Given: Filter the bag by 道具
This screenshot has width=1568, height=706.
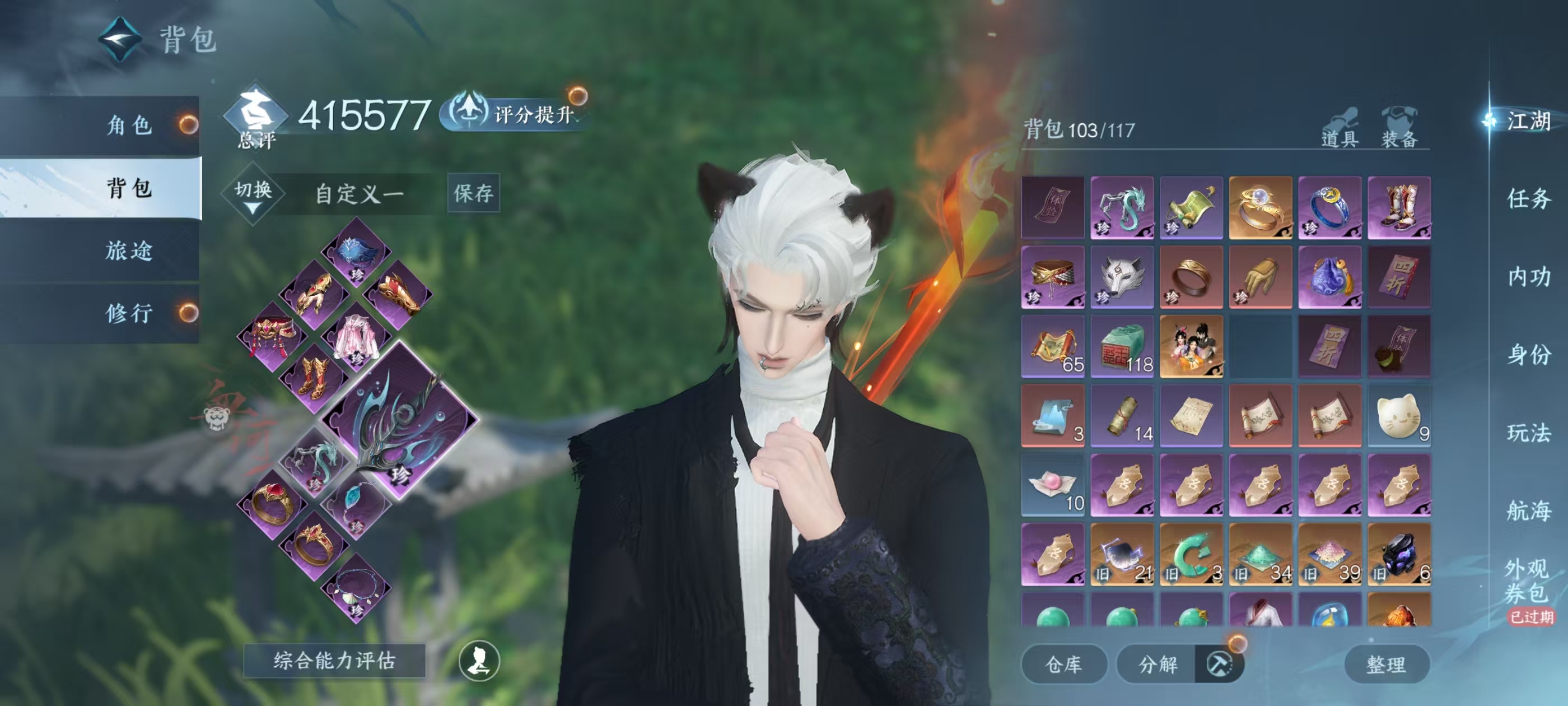Looking at the screenshot, I should point(1340,128).
